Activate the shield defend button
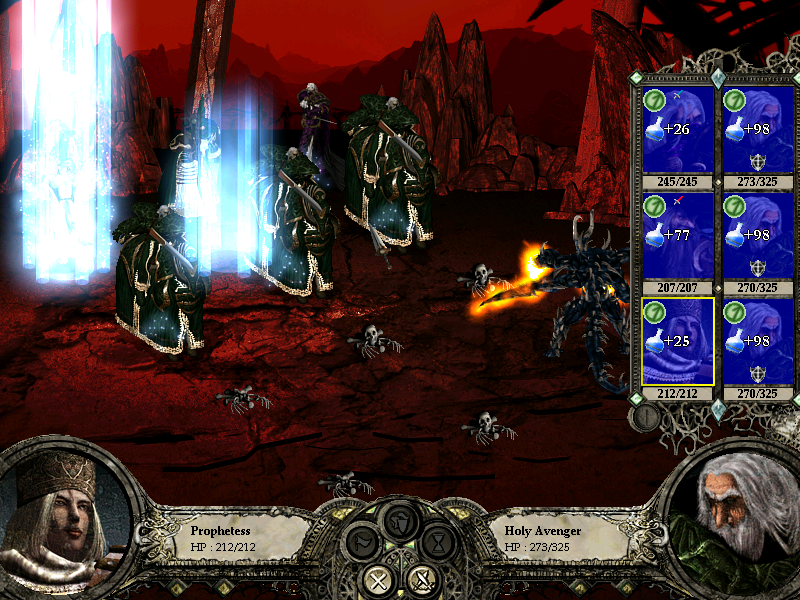The height and width of the screenshot is (600, 800). tap(399, 521)
